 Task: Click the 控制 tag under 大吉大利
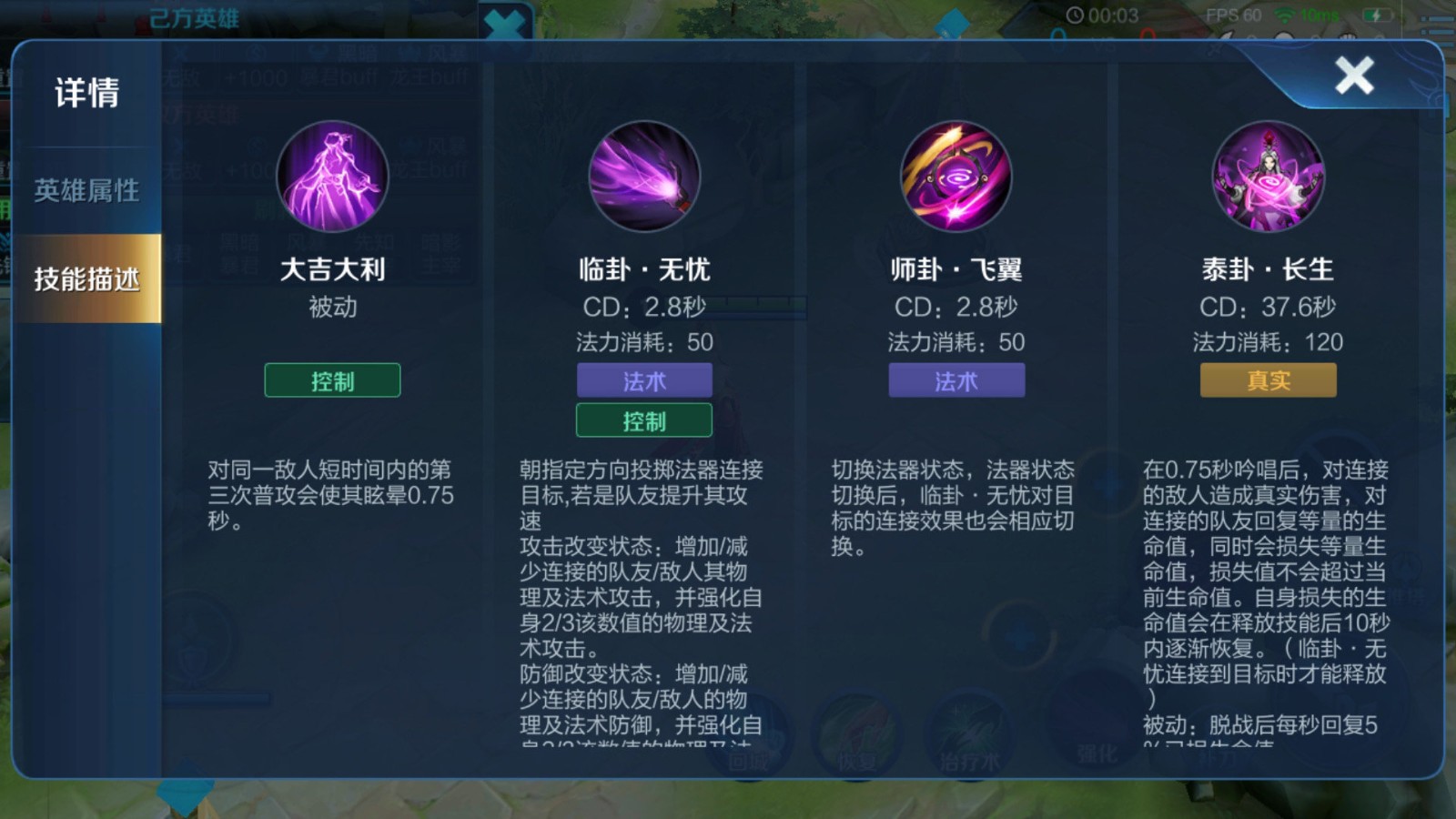pos(332,380)
